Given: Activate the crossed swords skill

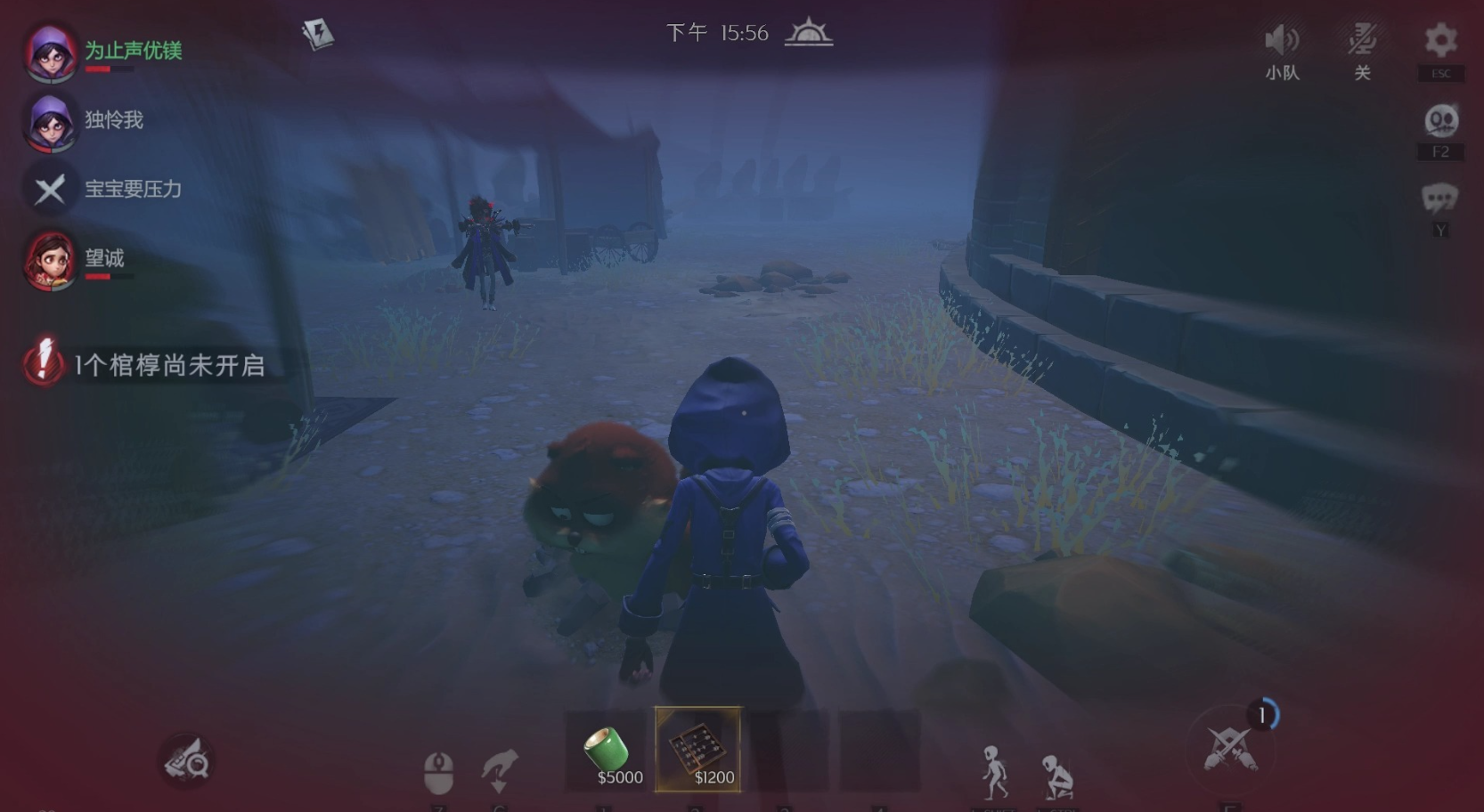Looking at the screenshot, I should pos(1230,749).
